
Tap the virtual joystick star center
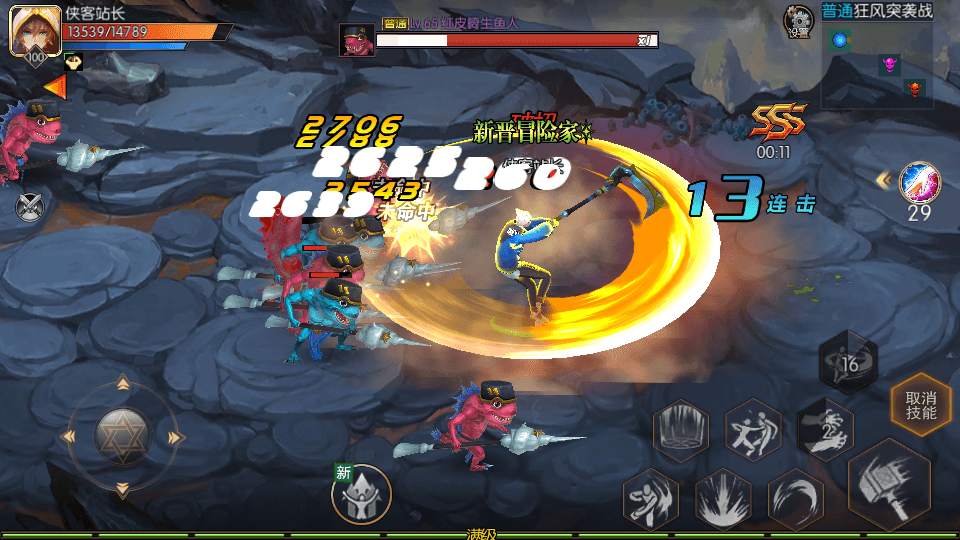point(122,435)
